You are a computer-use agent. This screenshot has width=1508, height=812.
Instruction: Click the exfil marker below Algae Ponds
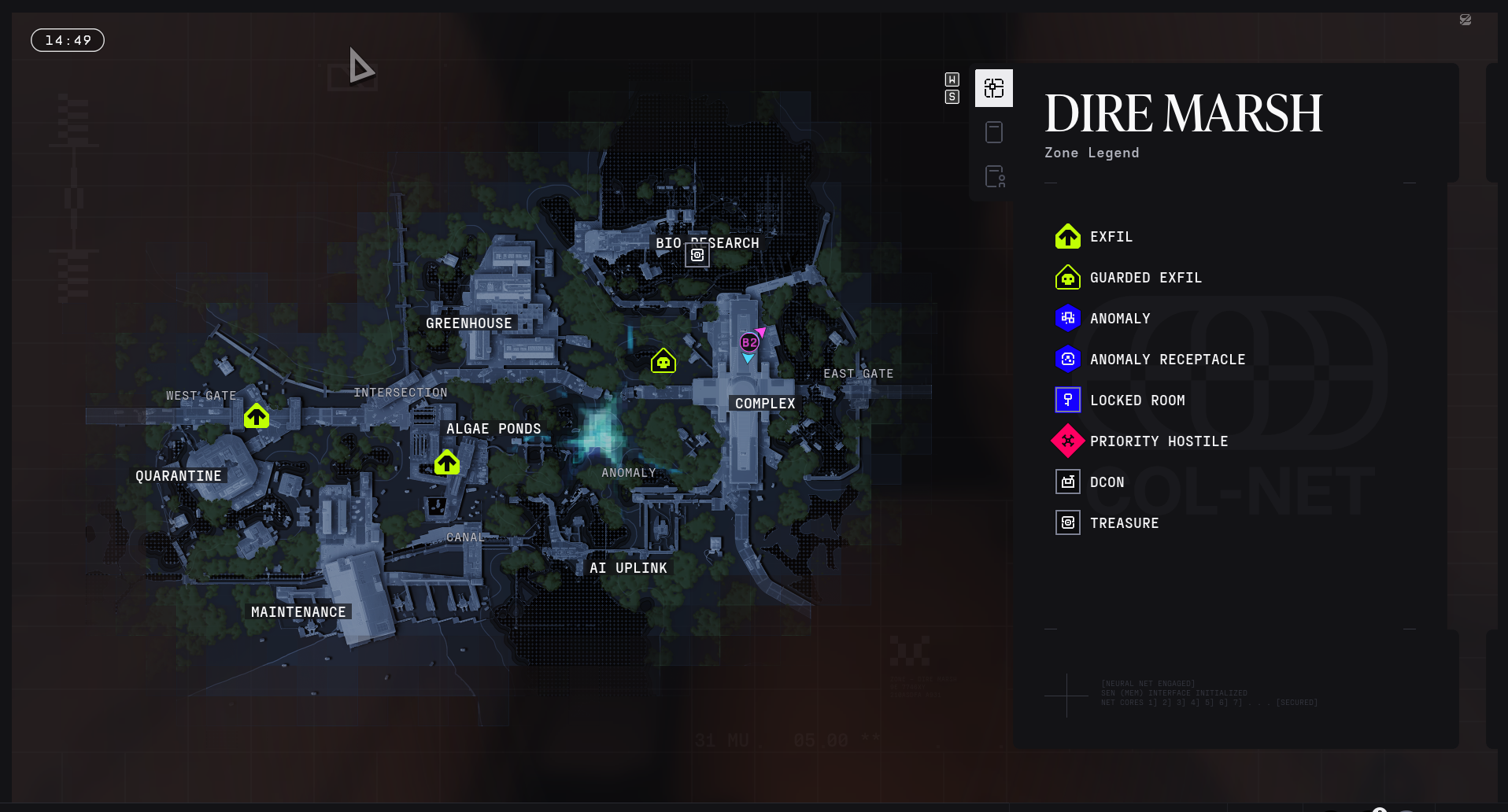coord(447,463)
